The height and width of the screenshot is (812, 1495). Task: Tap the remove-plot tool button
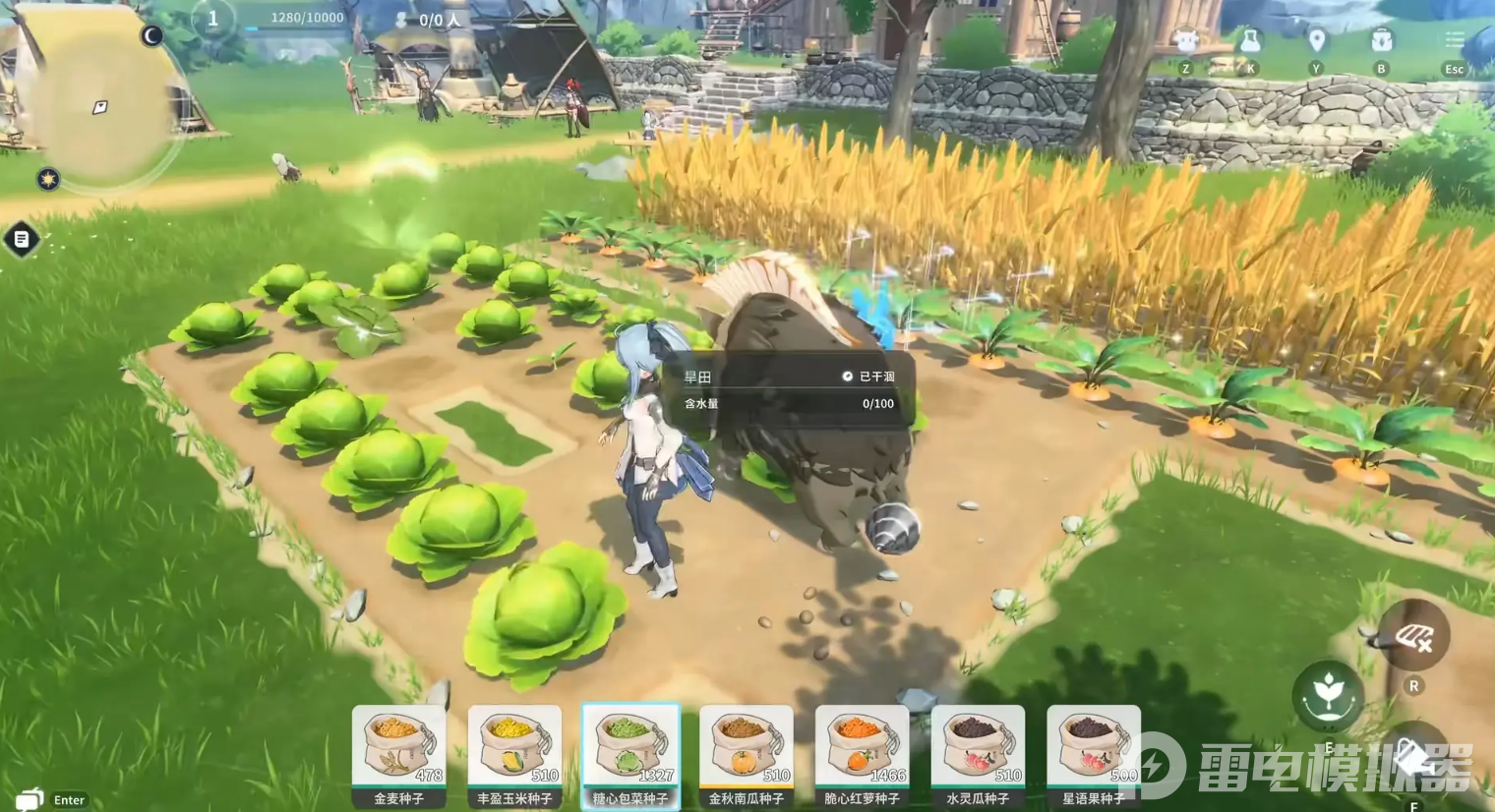click(1412, 638)
